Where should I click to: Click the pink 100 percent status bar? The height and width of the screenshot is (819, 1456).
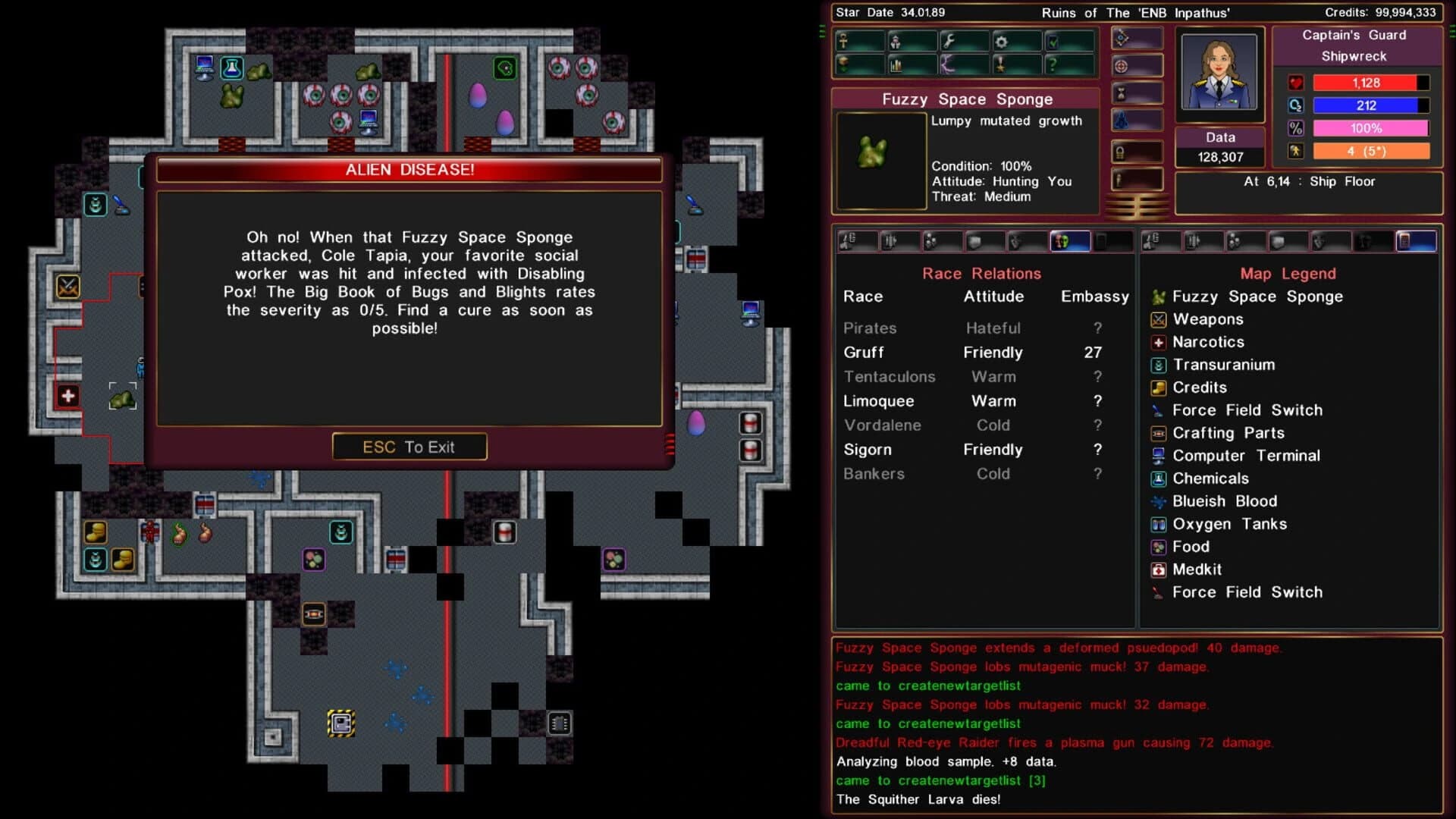(x=1371, y=128)
